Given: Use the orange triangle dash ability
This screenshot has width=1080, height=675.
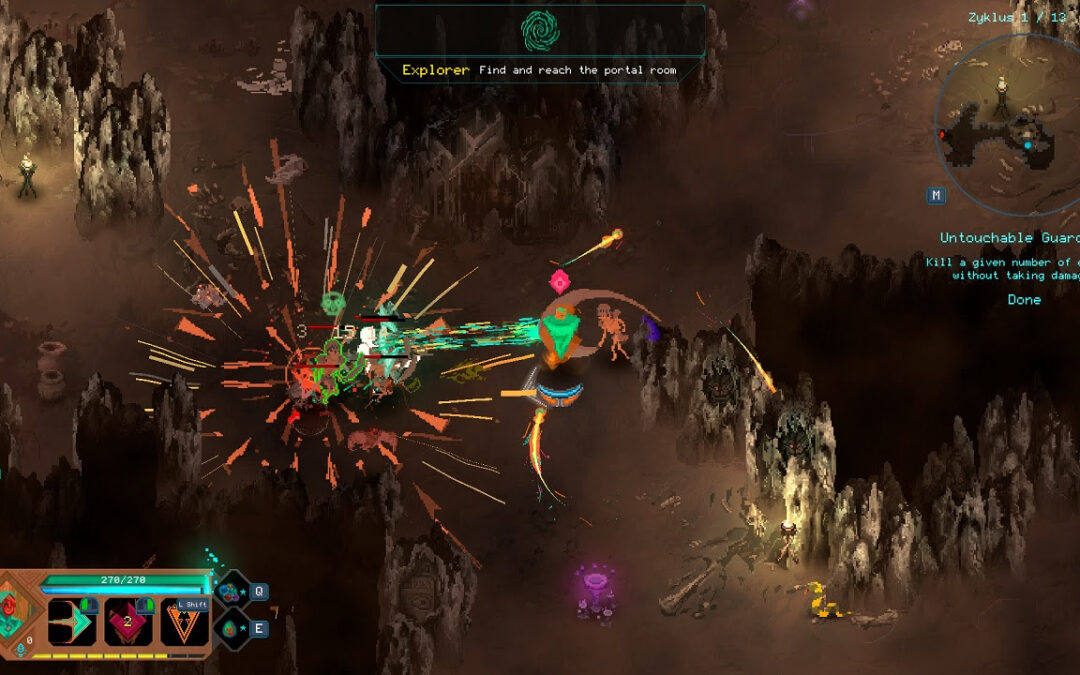Looking at the screenshot, I should coord(185,621).
